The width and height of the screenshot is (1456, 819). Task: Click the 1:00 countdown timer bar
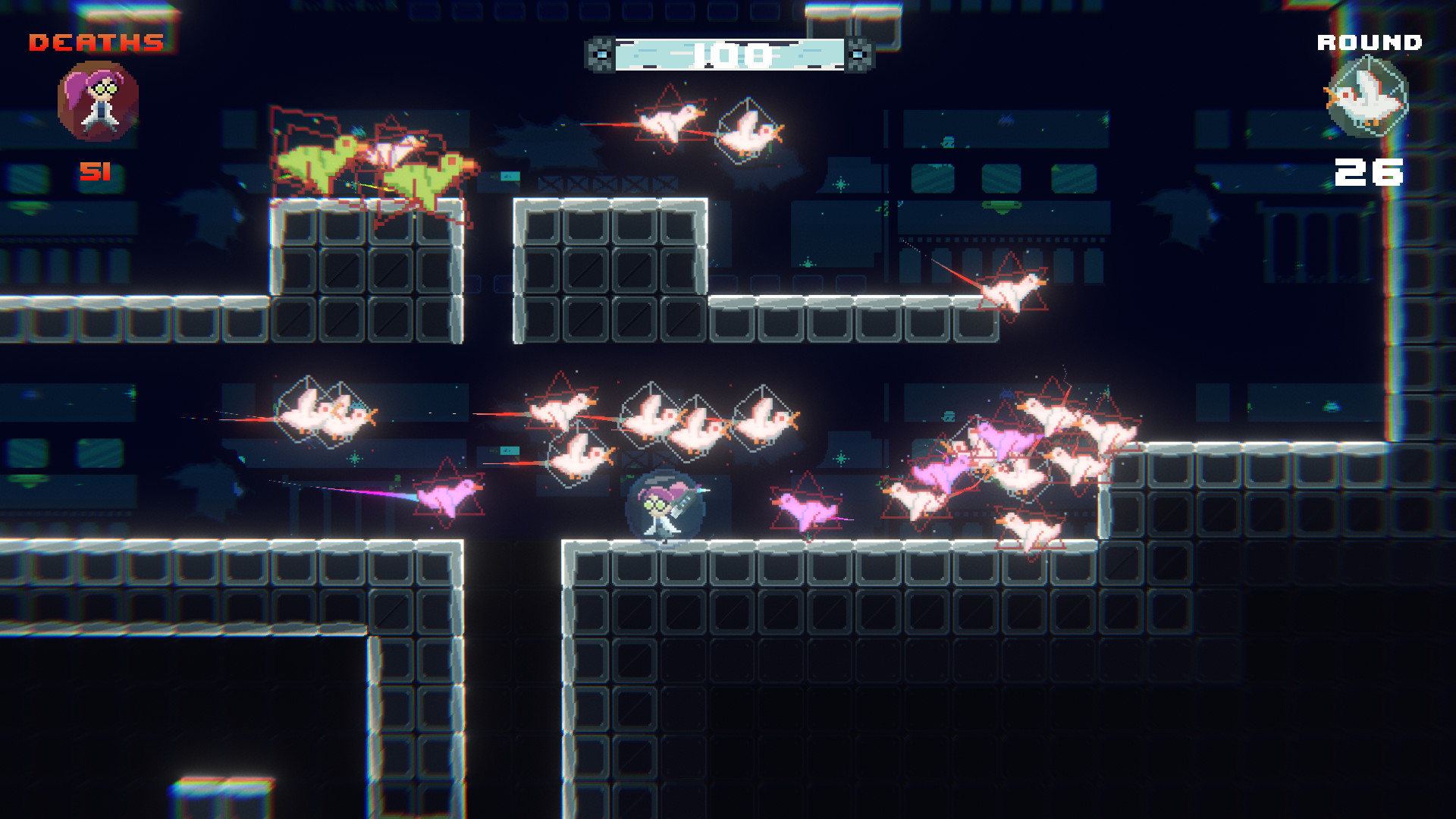click(728, 52)
